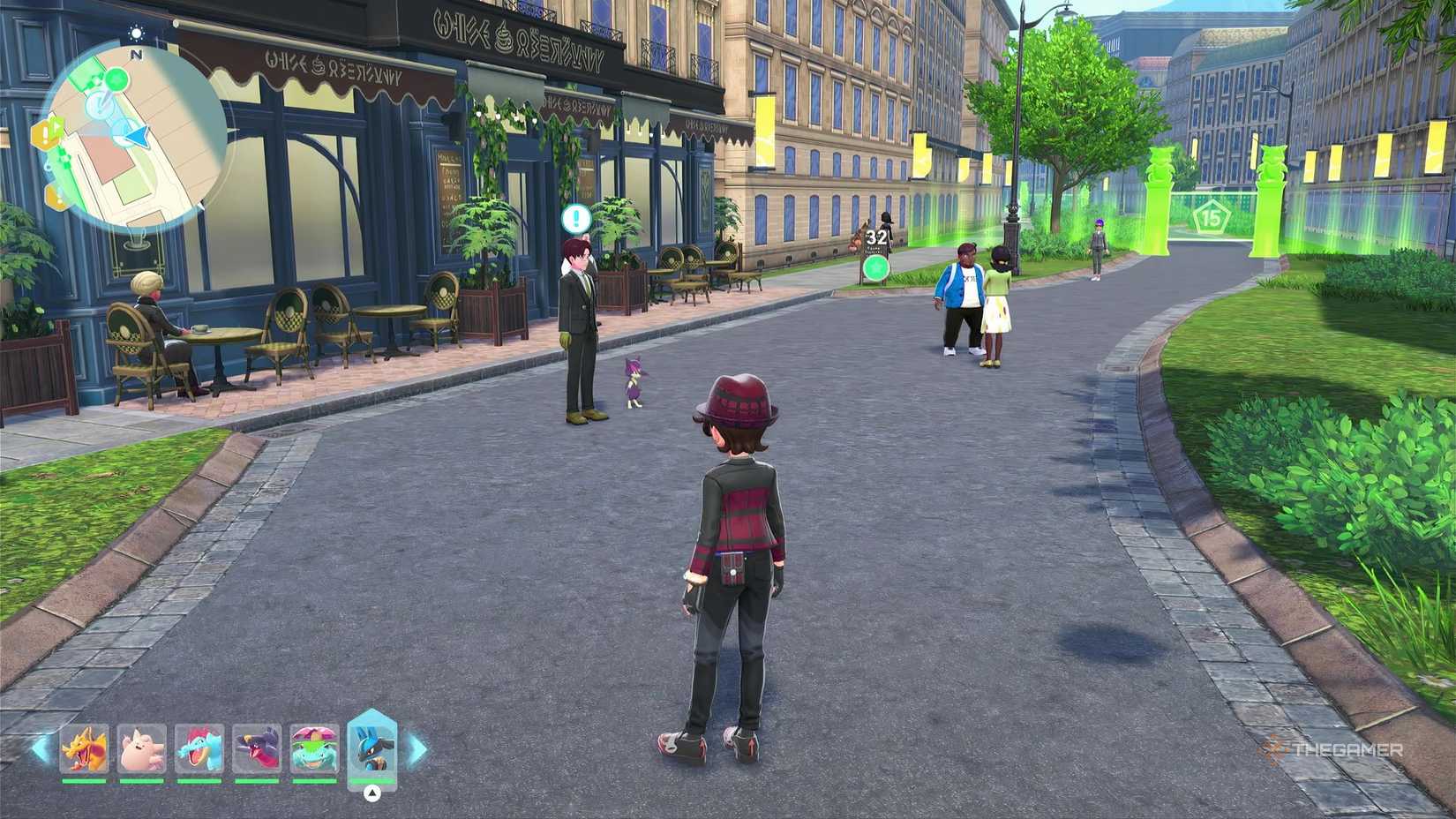Click the yellow exclamation quest marker on the minimap
The height and width of the screenshot is (819, 1456).
(43, 132)
